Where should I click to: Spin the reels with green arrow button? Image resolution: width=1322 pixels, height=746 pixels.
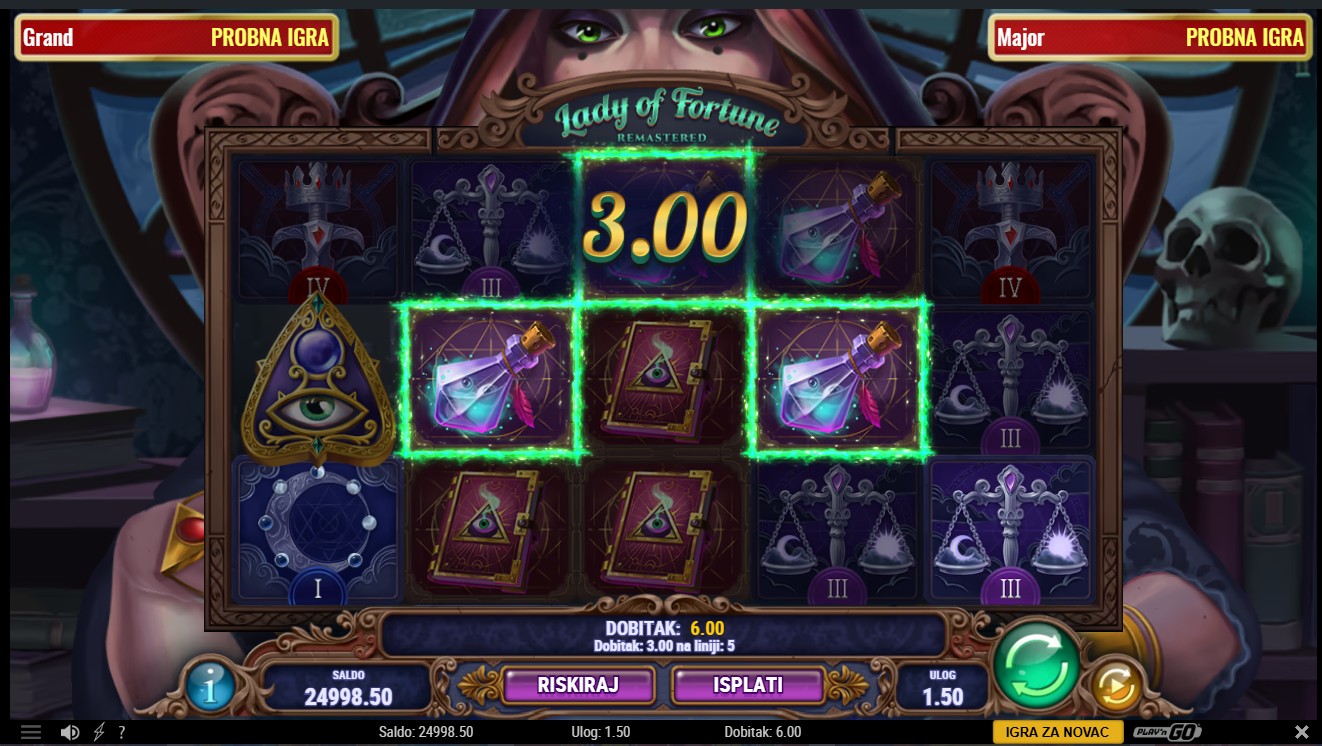pos(1036,664)
